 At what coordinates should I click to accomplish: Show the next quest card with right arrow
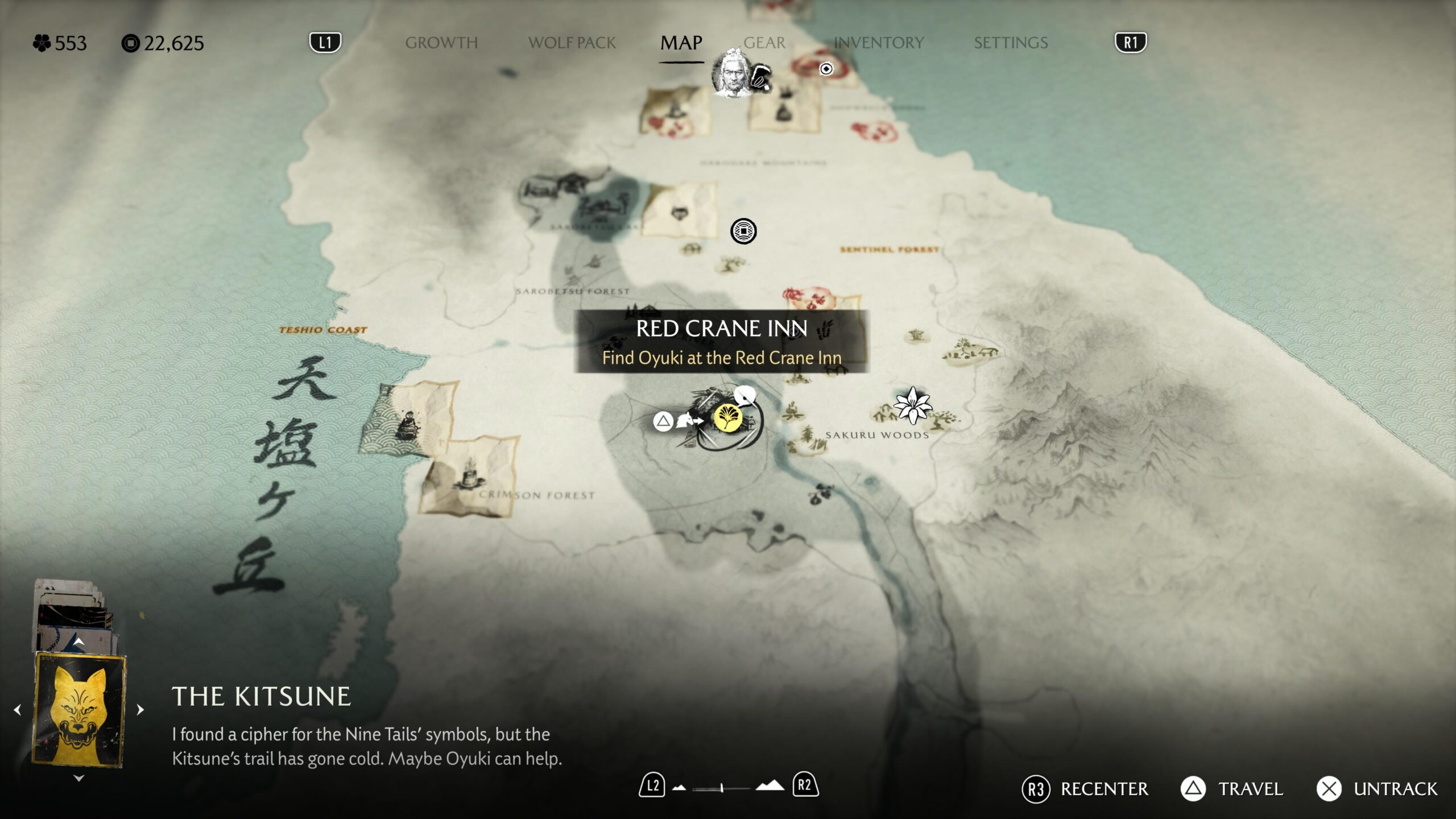click(x=140, y=710)
